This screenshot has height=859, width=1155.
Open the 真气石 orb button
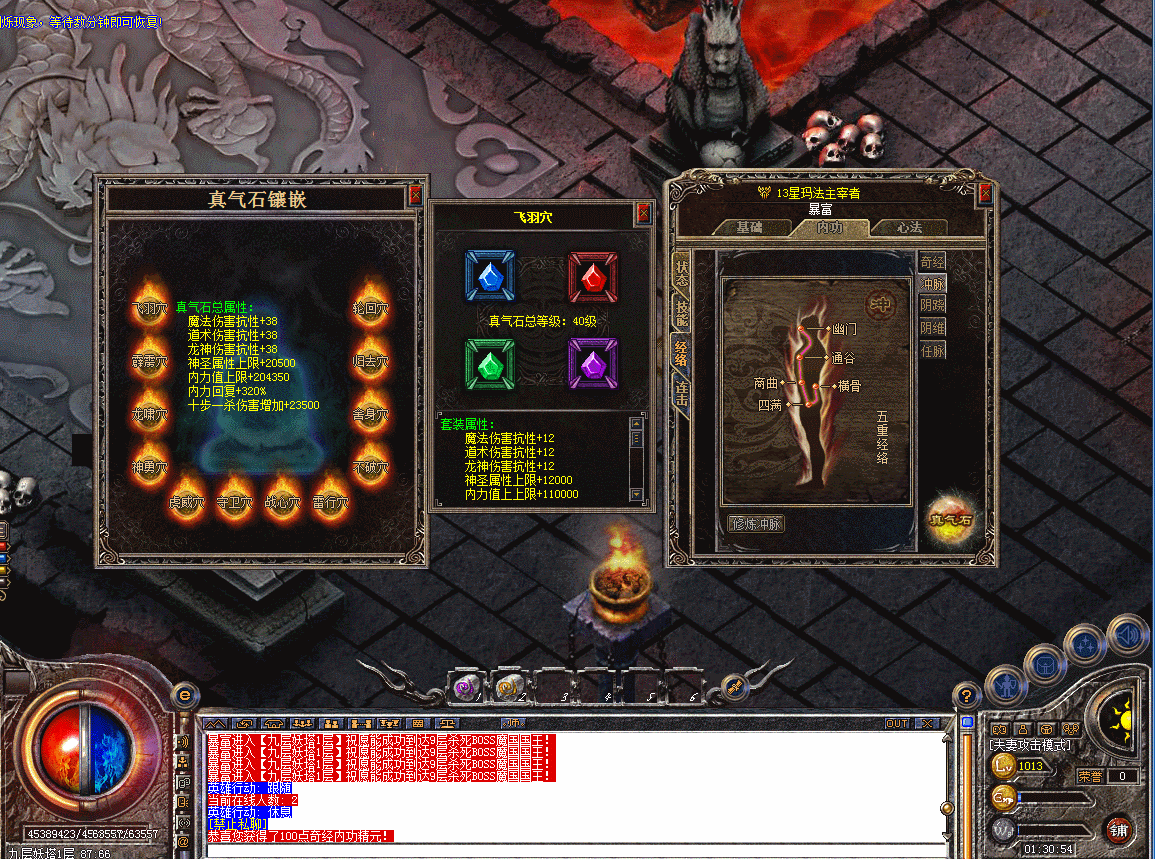click(x=949, y=520)
